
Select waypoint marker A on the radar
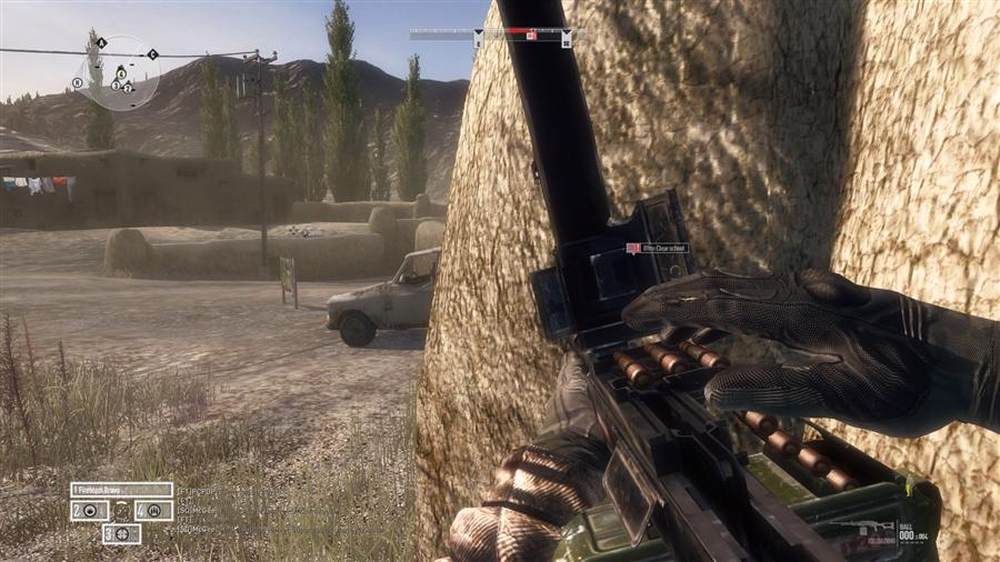point(102,43)
